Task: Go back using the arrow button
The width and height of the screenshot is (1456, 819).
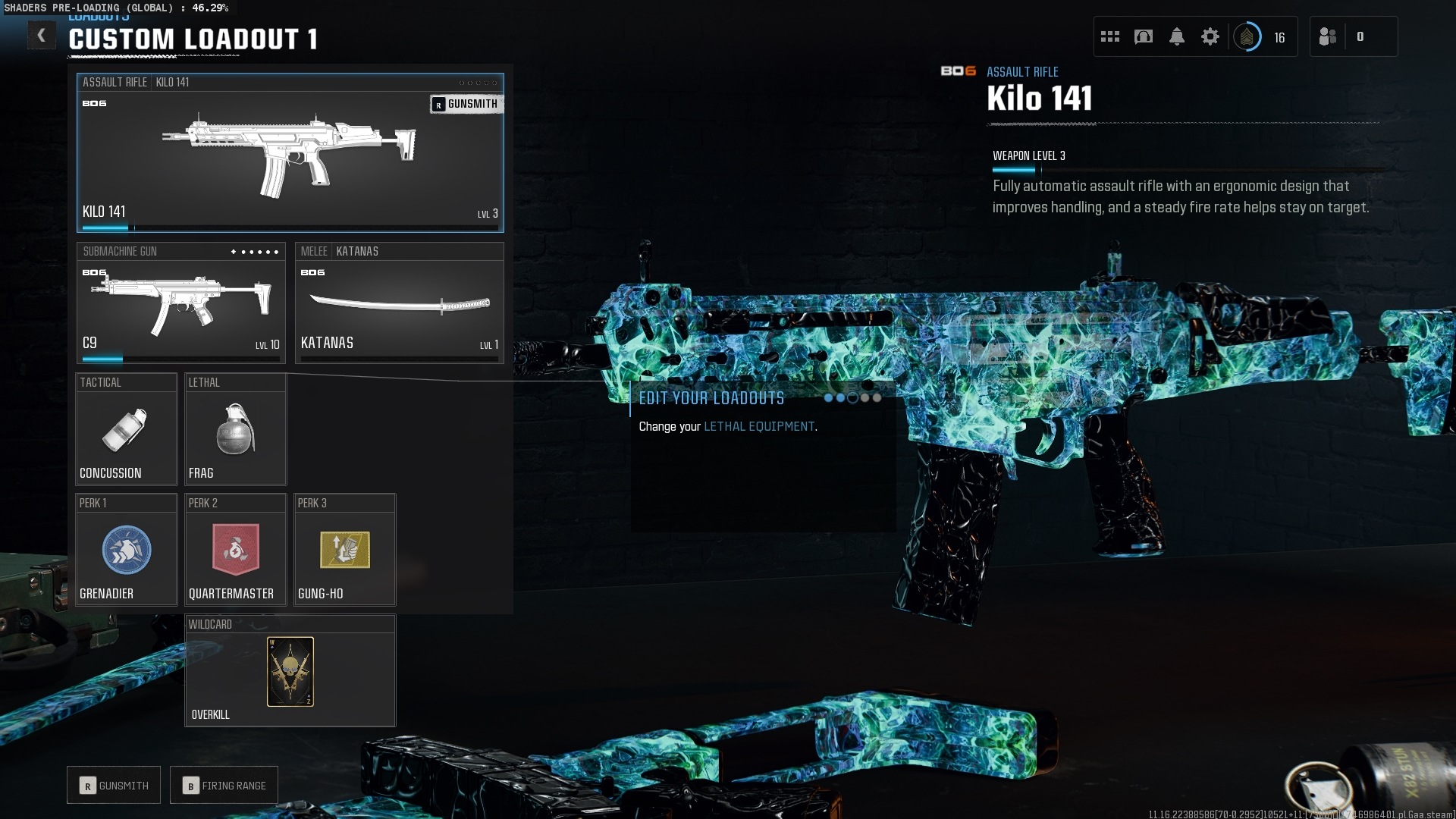Action: (x=42, y=35)
